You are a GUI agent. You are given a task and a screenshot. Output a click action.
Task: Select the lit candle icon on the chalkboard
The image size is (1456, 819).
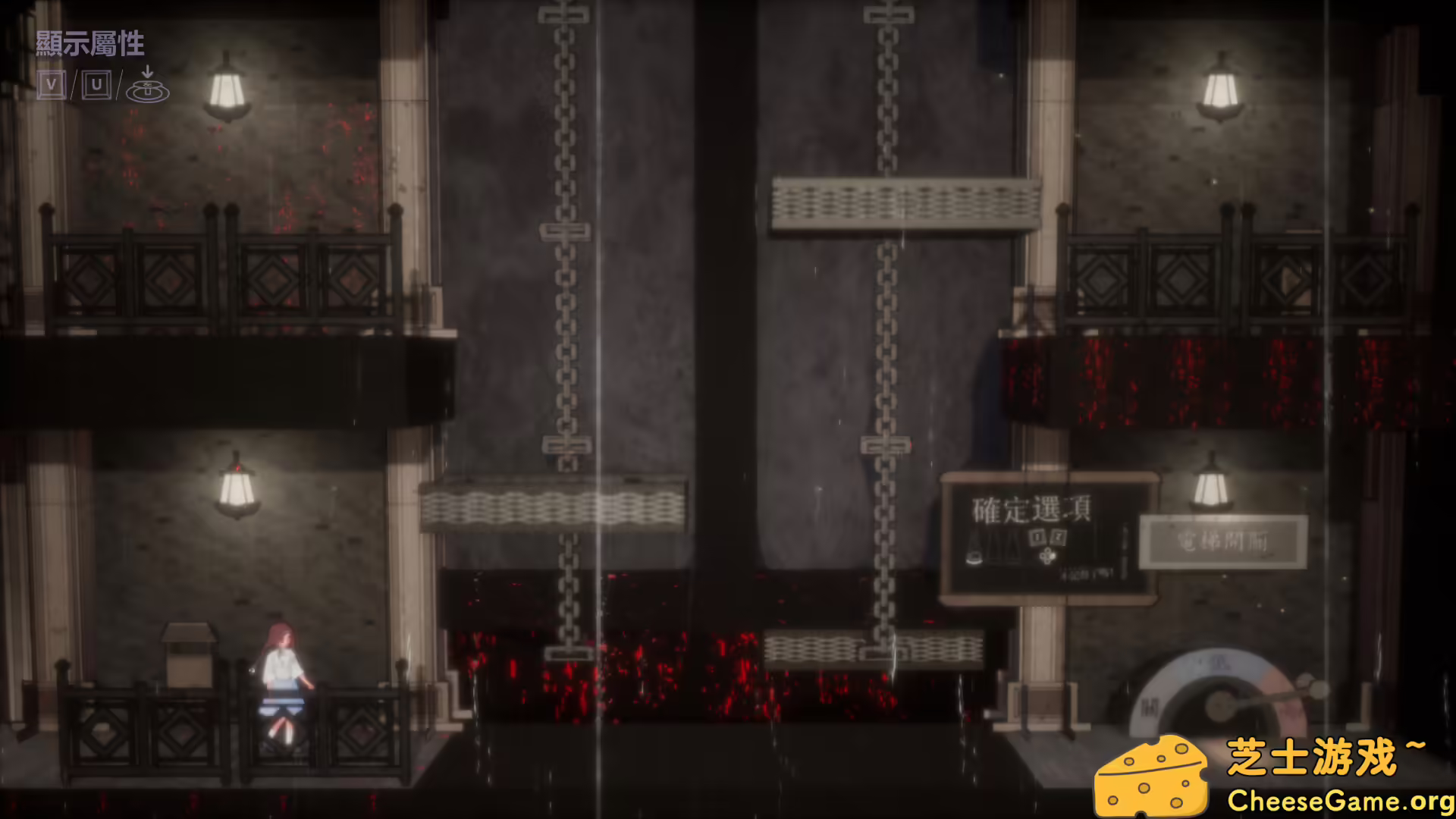coord(974,556)
